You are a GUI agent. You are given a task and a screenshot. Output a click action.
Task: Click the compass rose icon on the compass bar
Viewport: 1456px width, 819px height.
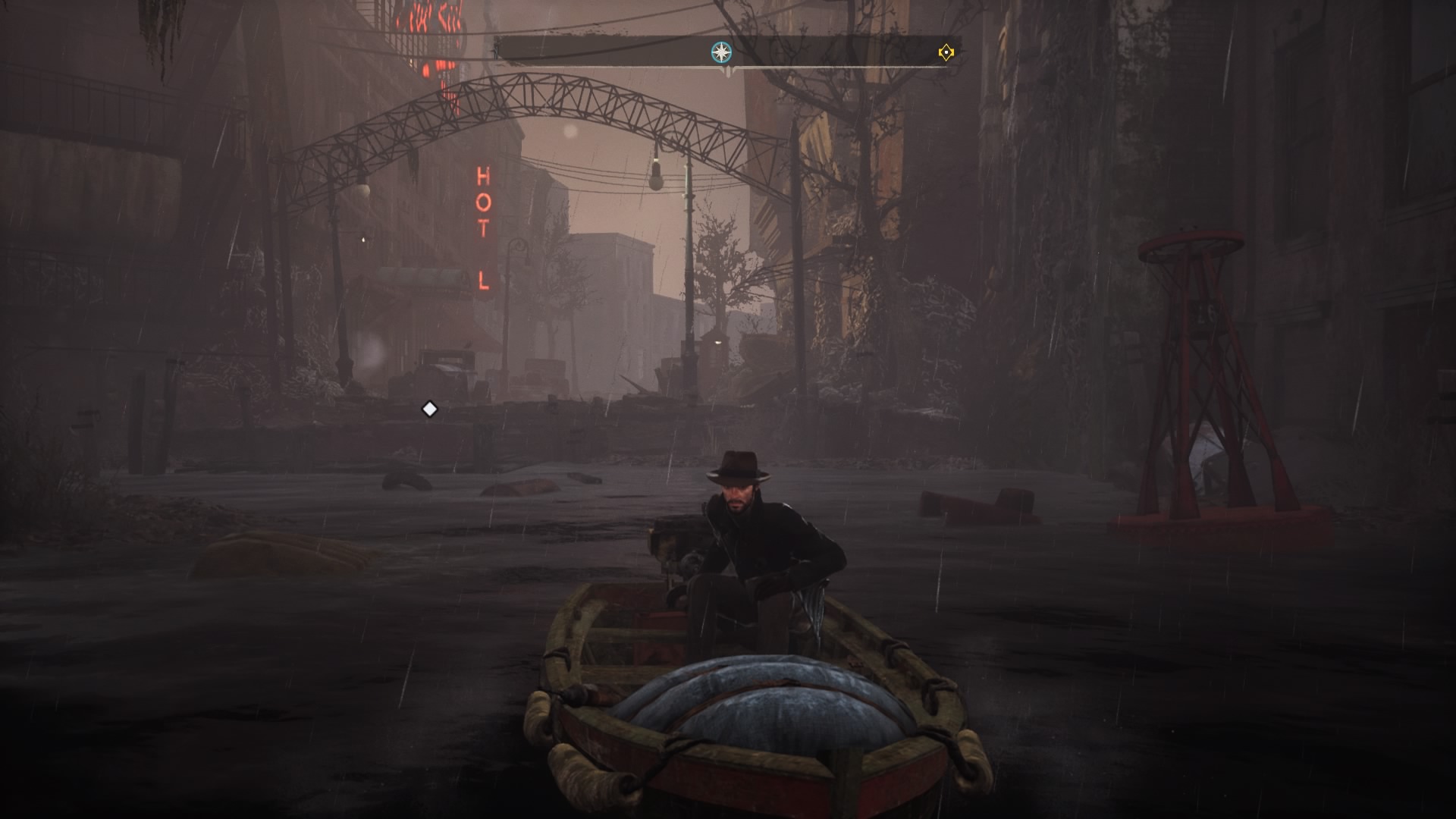721,52
